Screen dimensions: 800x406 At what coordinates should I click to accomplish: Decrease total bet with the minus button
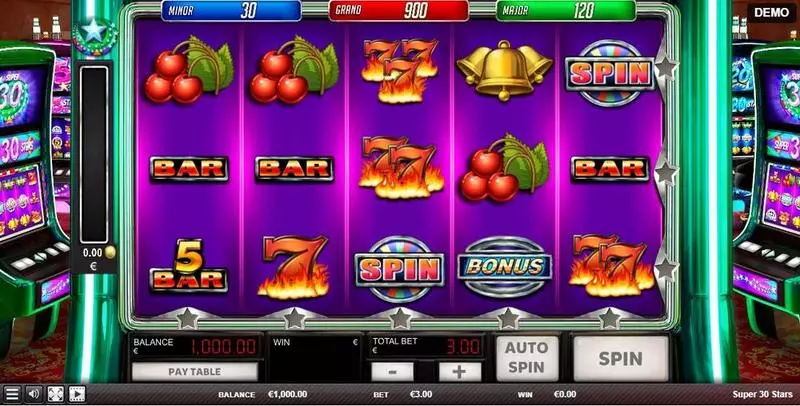pos(393,371)
